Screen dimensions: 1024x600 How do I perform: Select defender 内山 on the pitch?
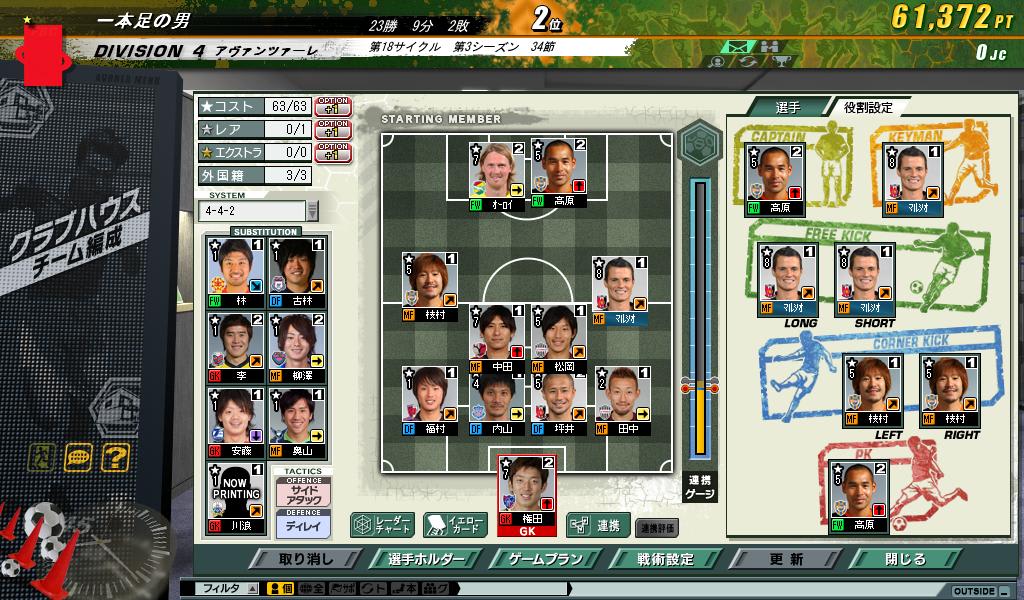[x=497, y=400]
